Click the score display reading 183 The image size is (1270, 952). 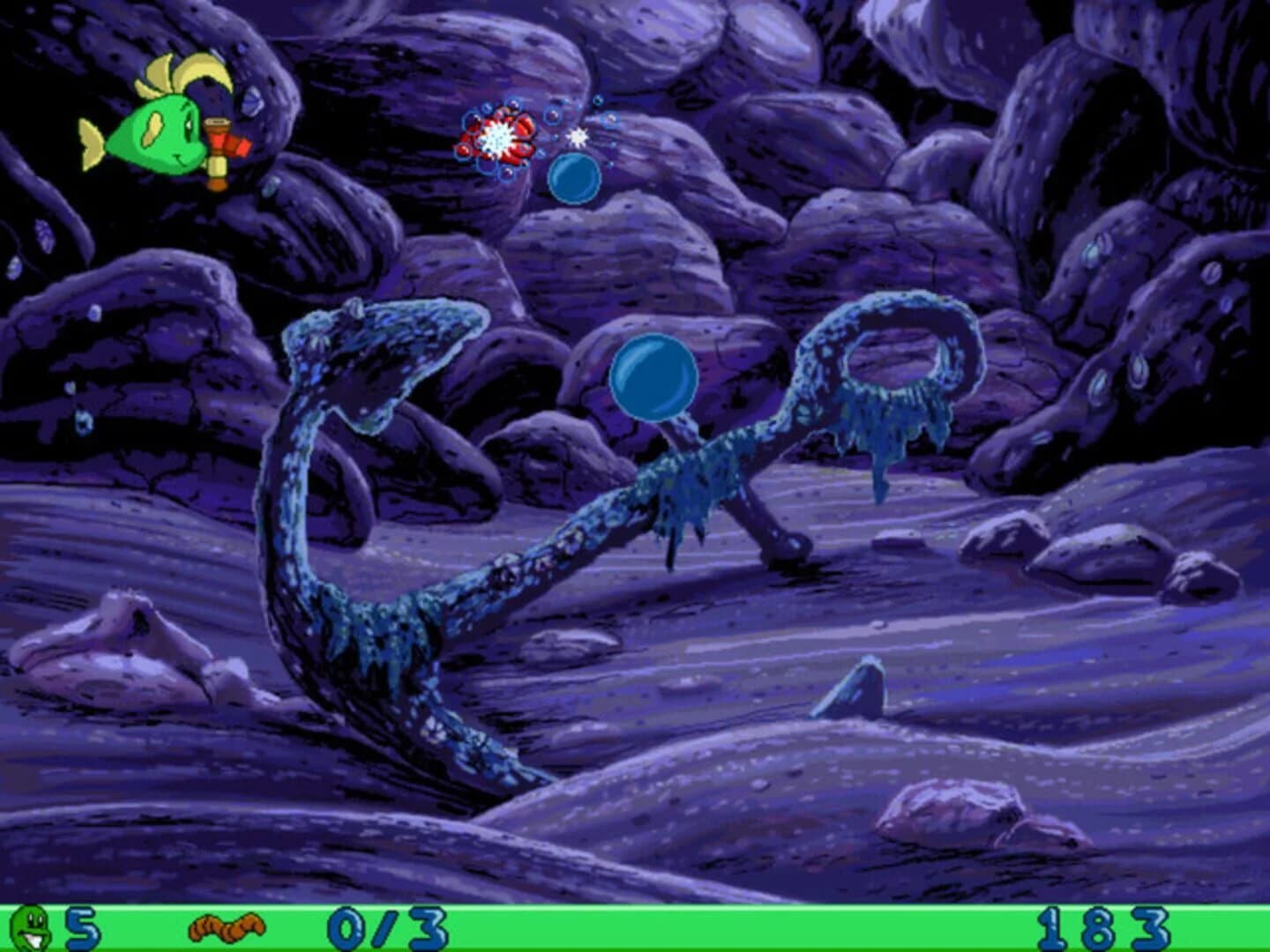point(1102,925)
